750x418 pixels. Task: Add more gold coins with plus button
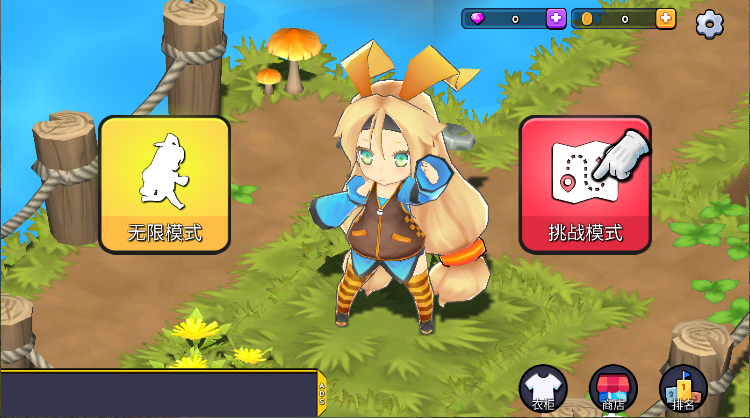[665, 18]
